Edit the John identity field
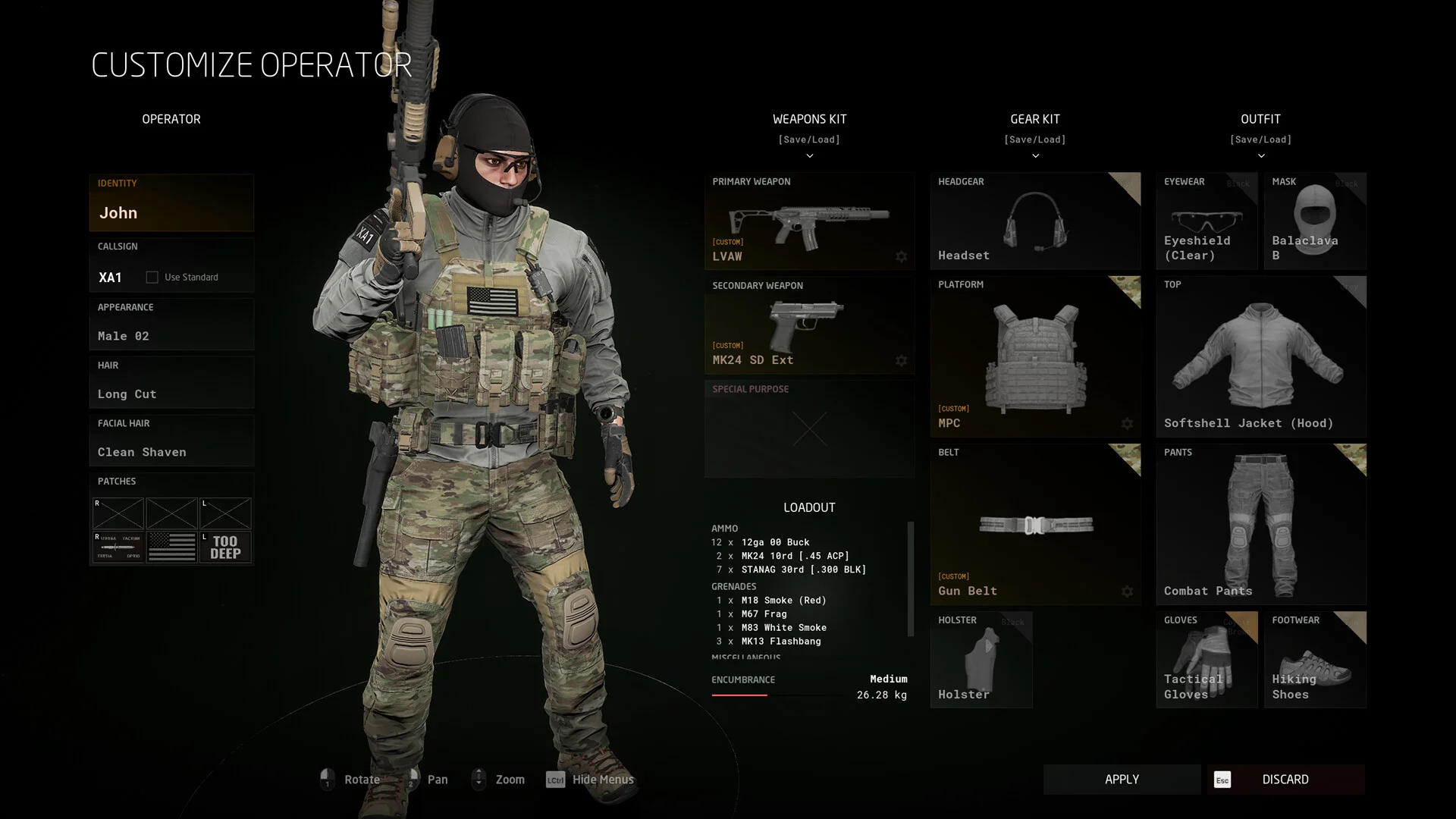 pyautogui.click(x=171, y=212)
